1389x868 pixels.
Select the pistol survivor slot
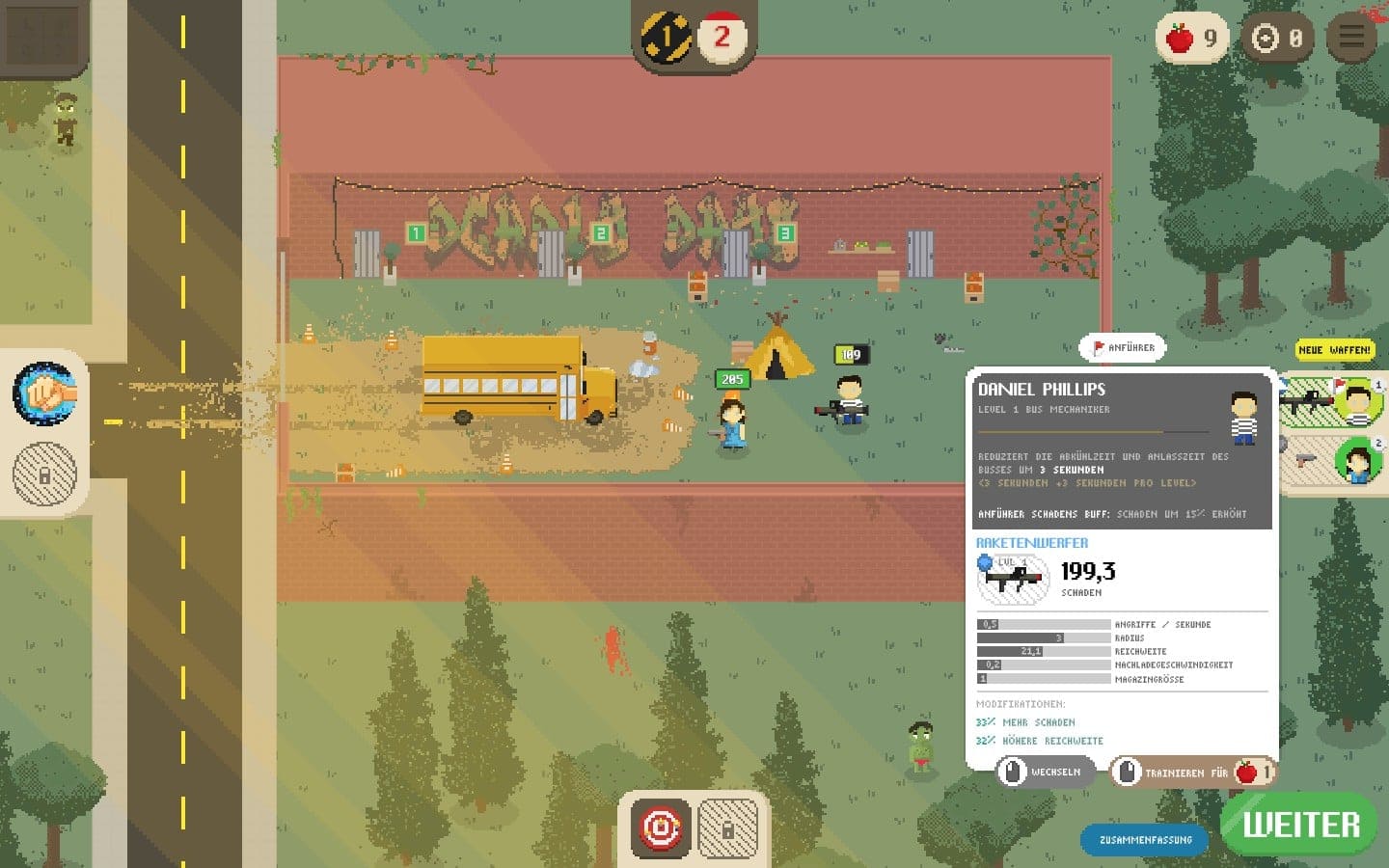1332,459
